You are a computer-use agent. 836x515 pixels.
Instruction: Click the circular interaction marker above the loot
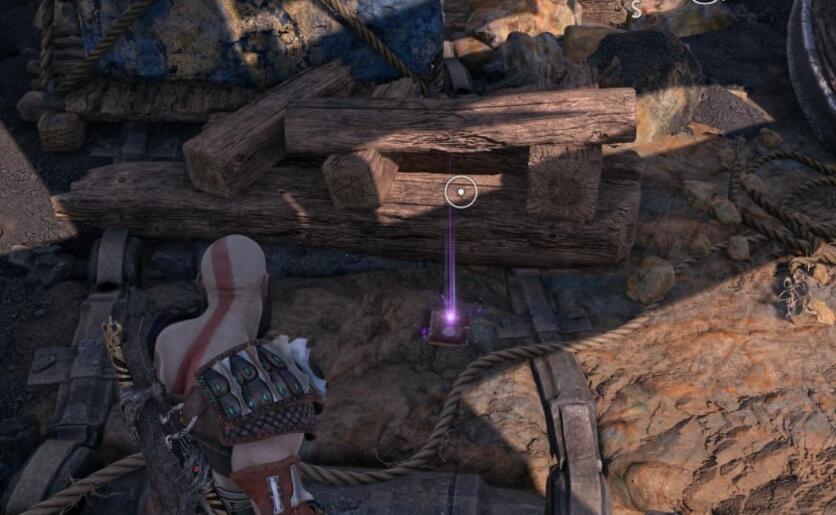click(x=460, y=190)
